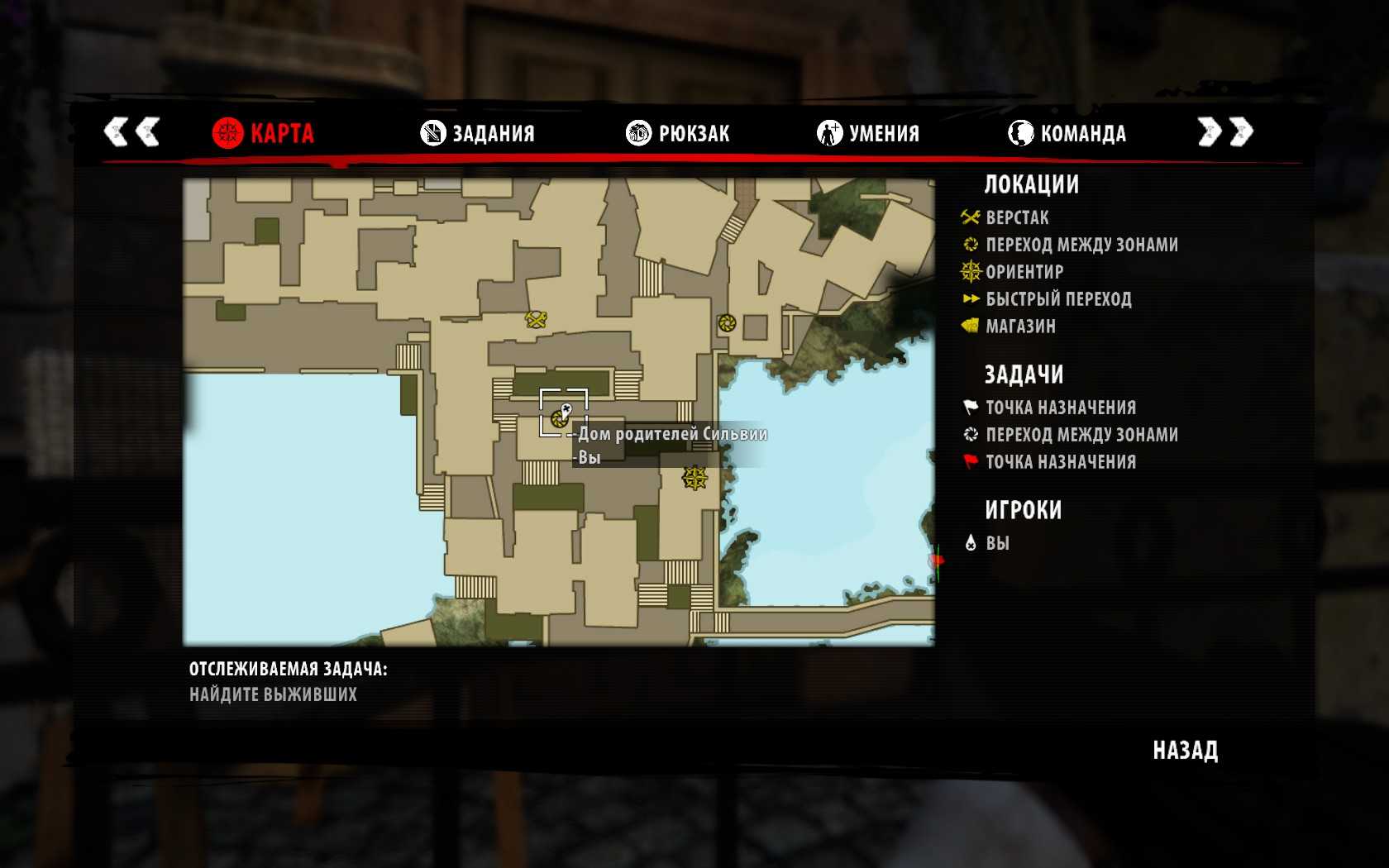This screenshot has height=868, width=1389.
Task: Click the Карта tab
Action: coord(263,133)
